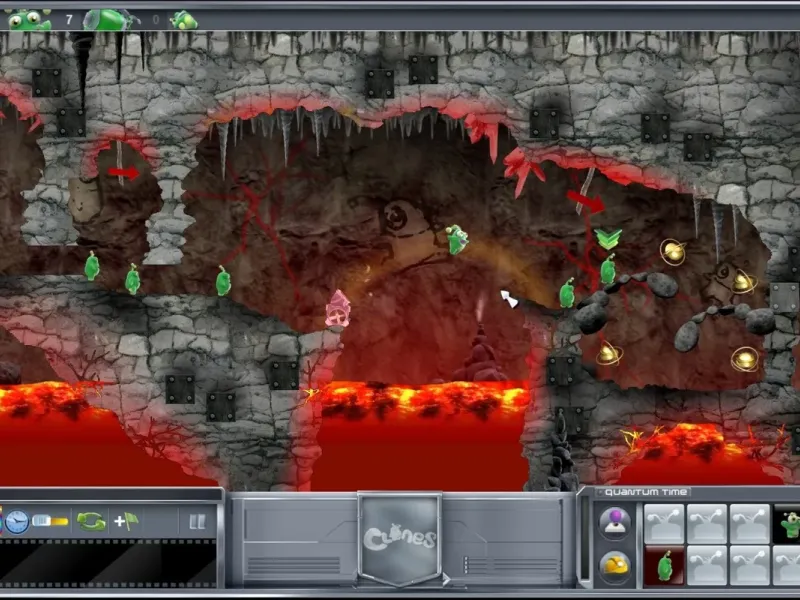
Task: Choose the purple joystick button
Action: point(614,522)
